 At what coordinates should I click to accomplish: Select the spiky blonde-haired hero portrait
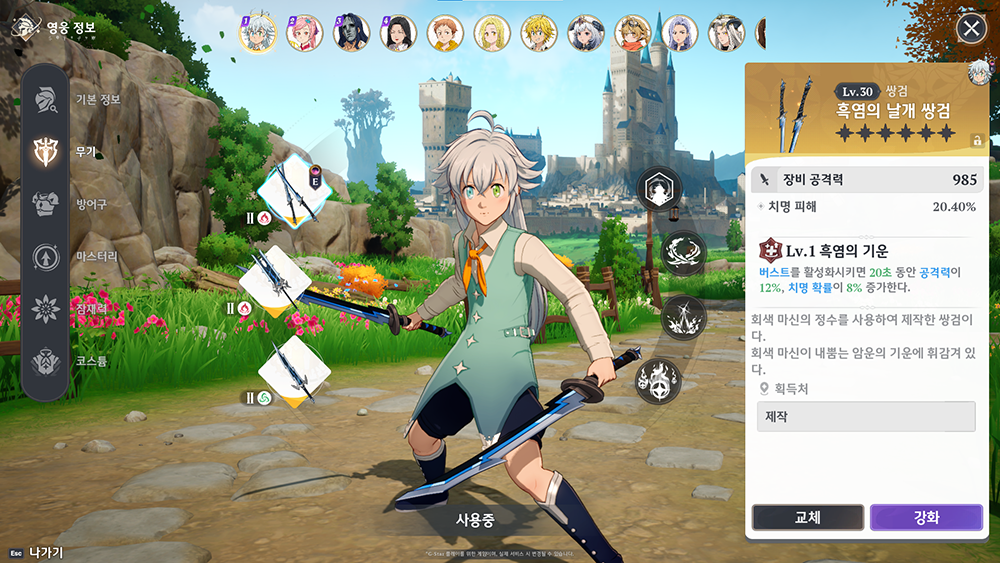pos(539,33)
